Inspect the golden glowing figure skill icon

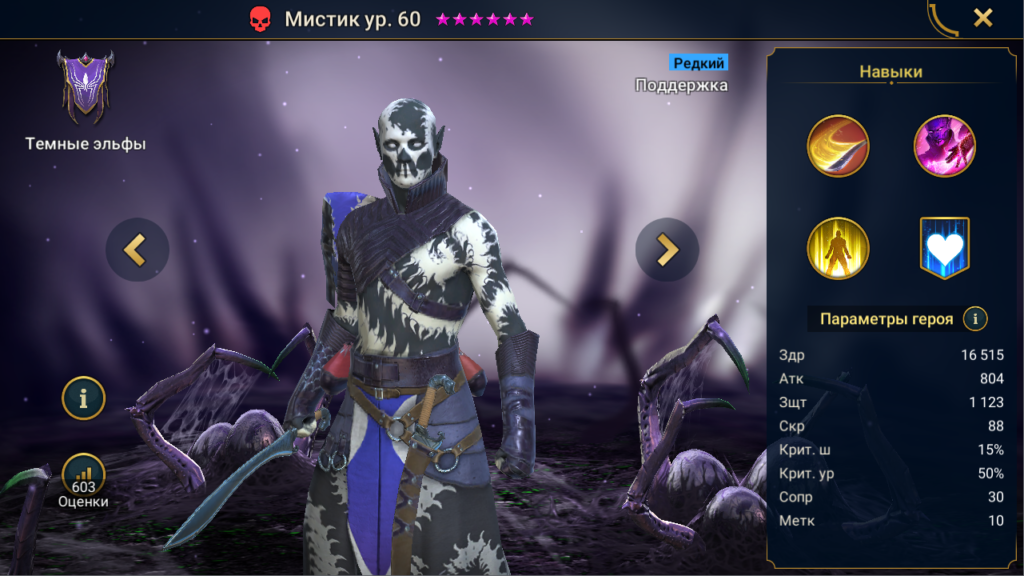pyautogui.click(x=838, y=248)
